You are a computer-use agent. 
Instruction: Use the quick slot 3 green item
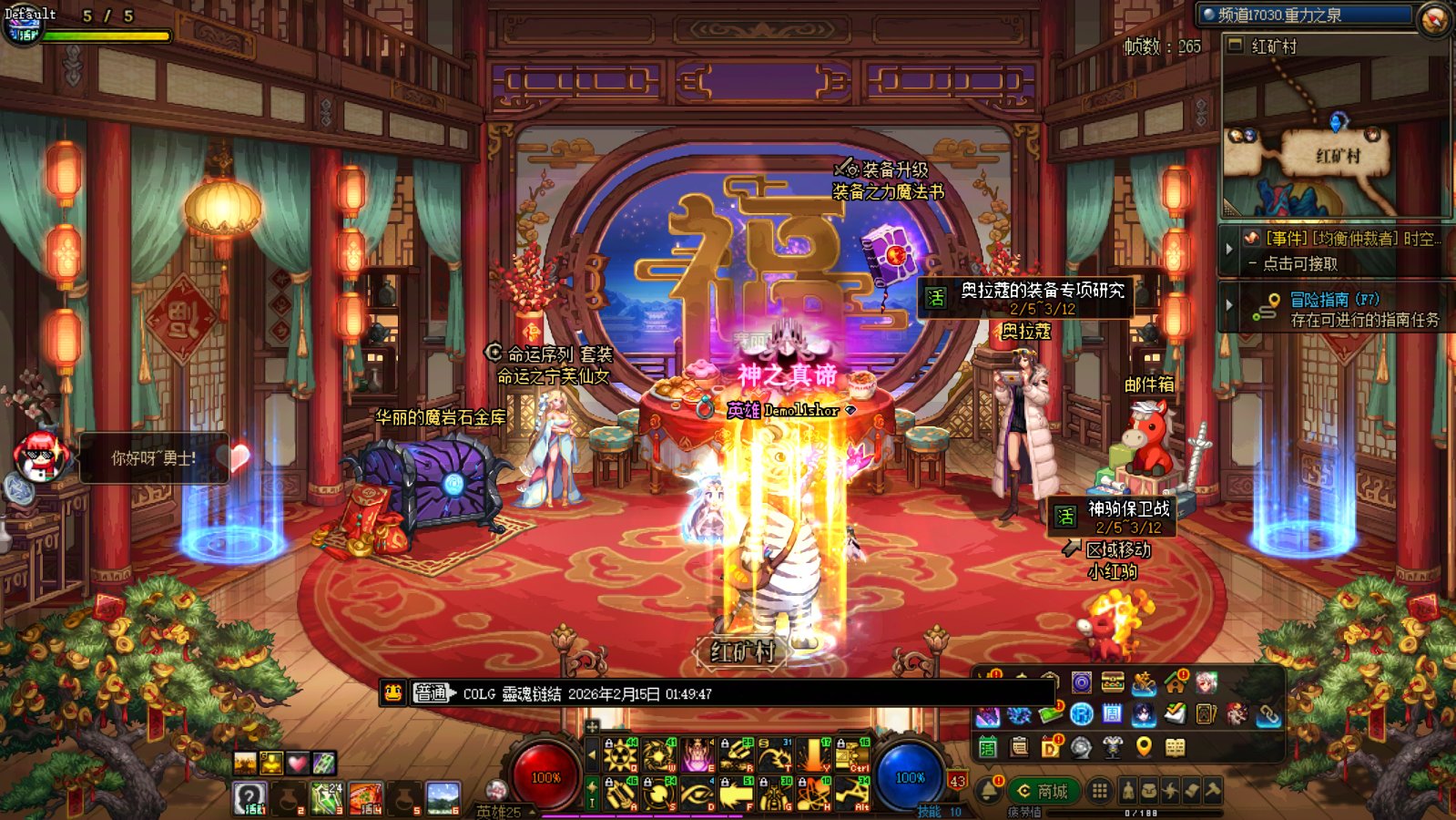tap(327, 797)
